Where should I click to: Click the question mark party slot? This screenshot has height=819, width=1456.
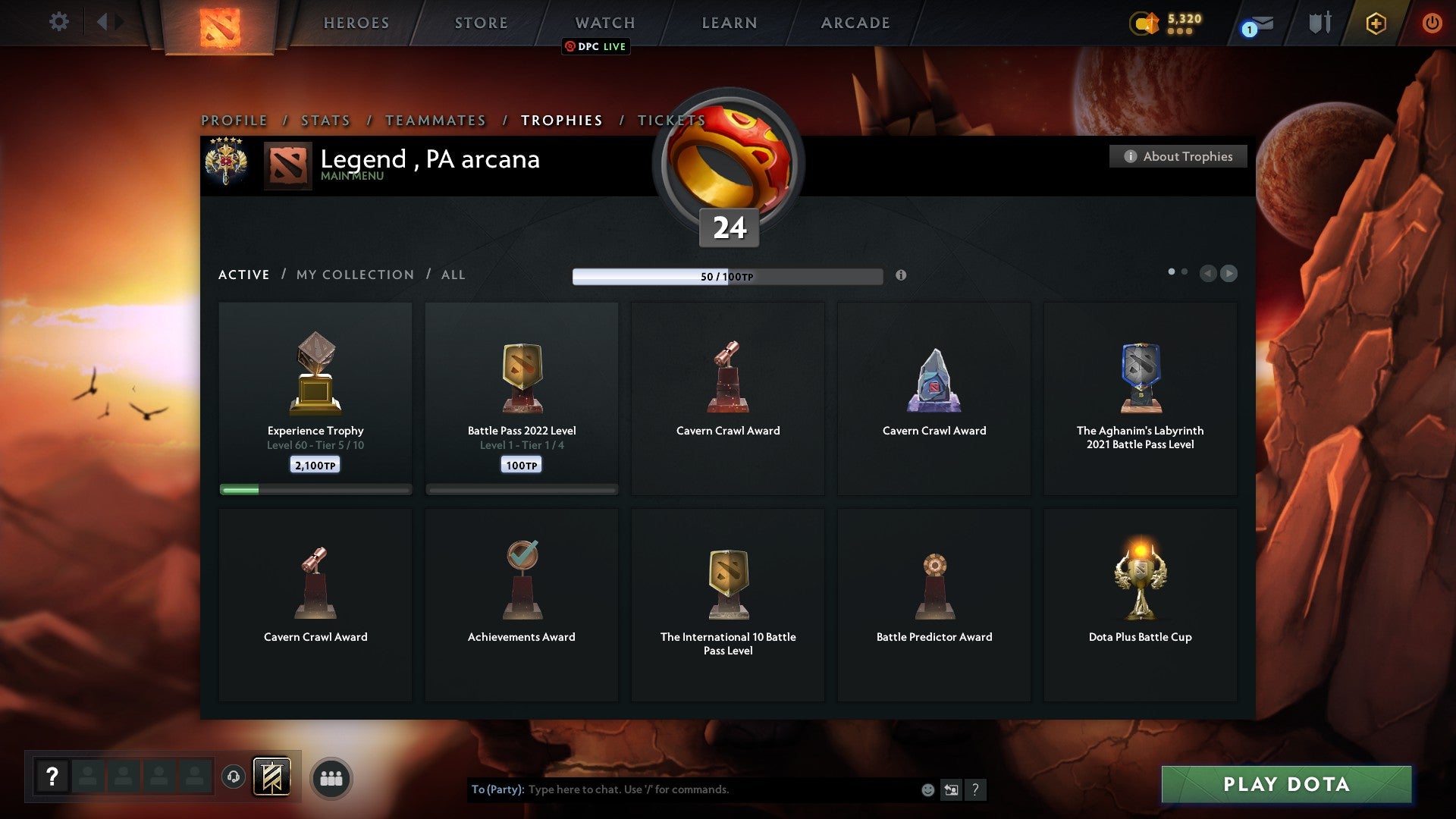[x=51, y=777]
